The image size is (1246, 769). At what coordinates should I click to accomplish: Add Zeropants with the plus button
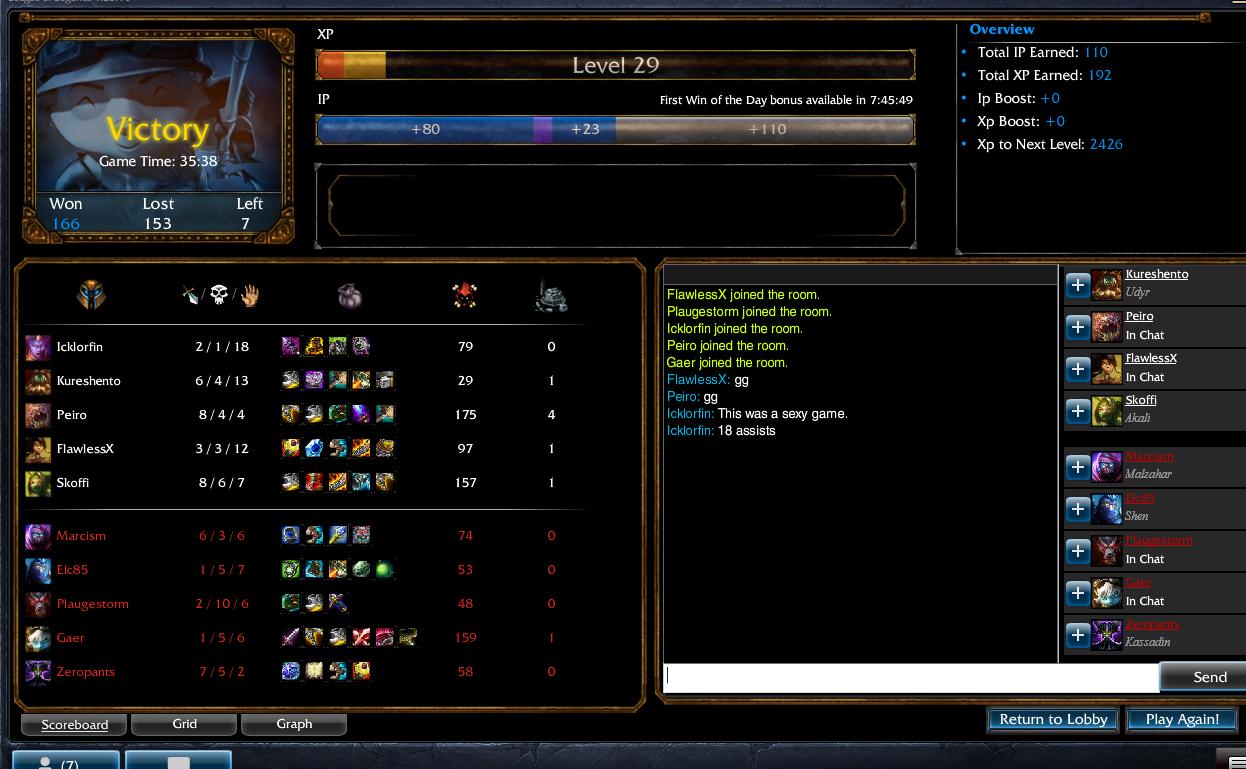coord(1077,635)
